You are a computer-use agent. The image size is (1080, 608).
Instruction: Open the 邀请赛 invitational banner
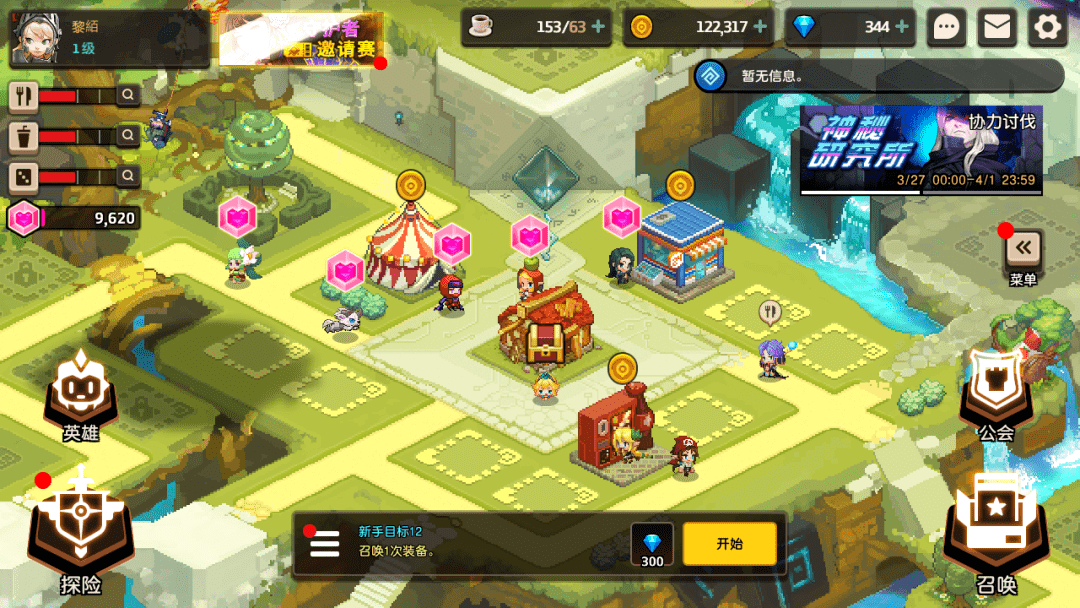[x=301, y=40]
